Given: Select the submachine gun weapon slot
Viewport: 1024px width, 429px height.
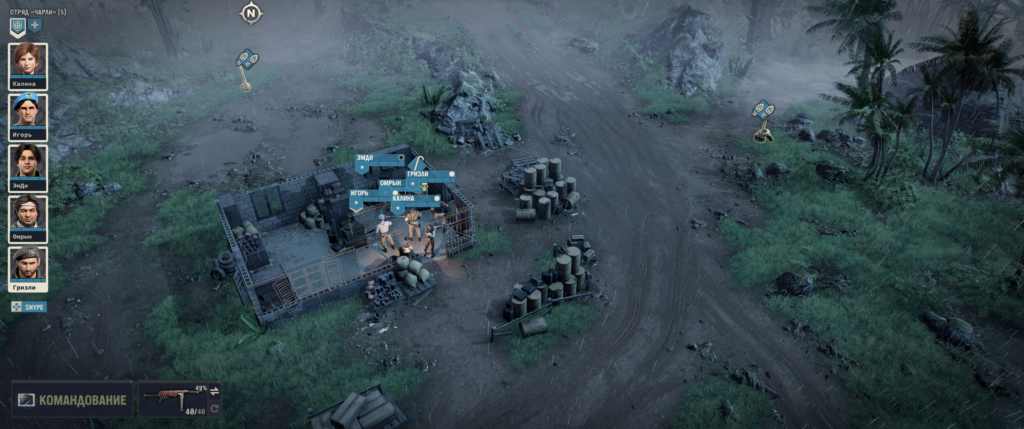Looking at the screenshot, I should pyautogui.click(x=172, y=400).
